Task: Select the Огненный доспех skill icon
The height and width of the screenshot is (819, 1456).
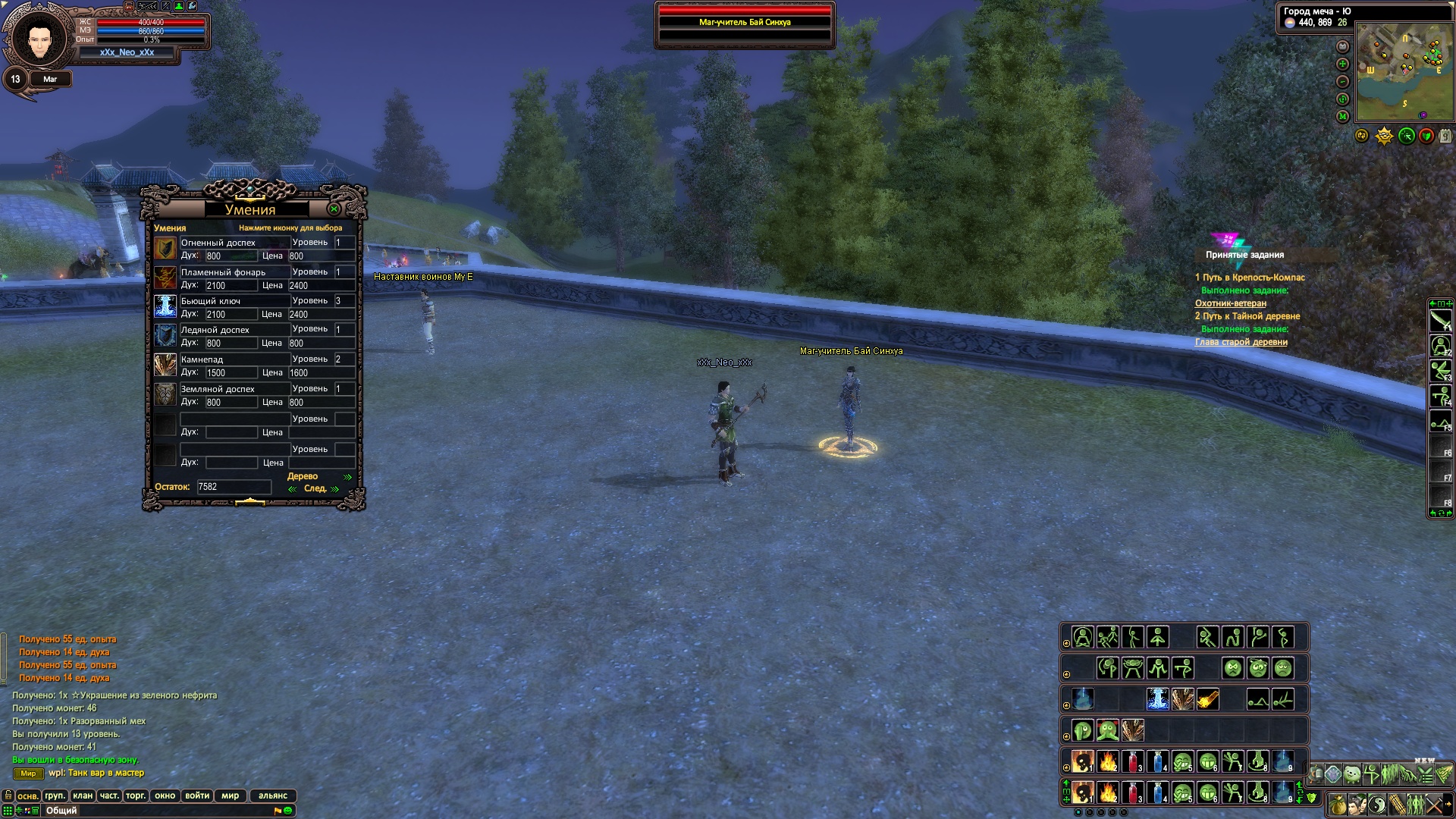Action: [x=165, y=249]
